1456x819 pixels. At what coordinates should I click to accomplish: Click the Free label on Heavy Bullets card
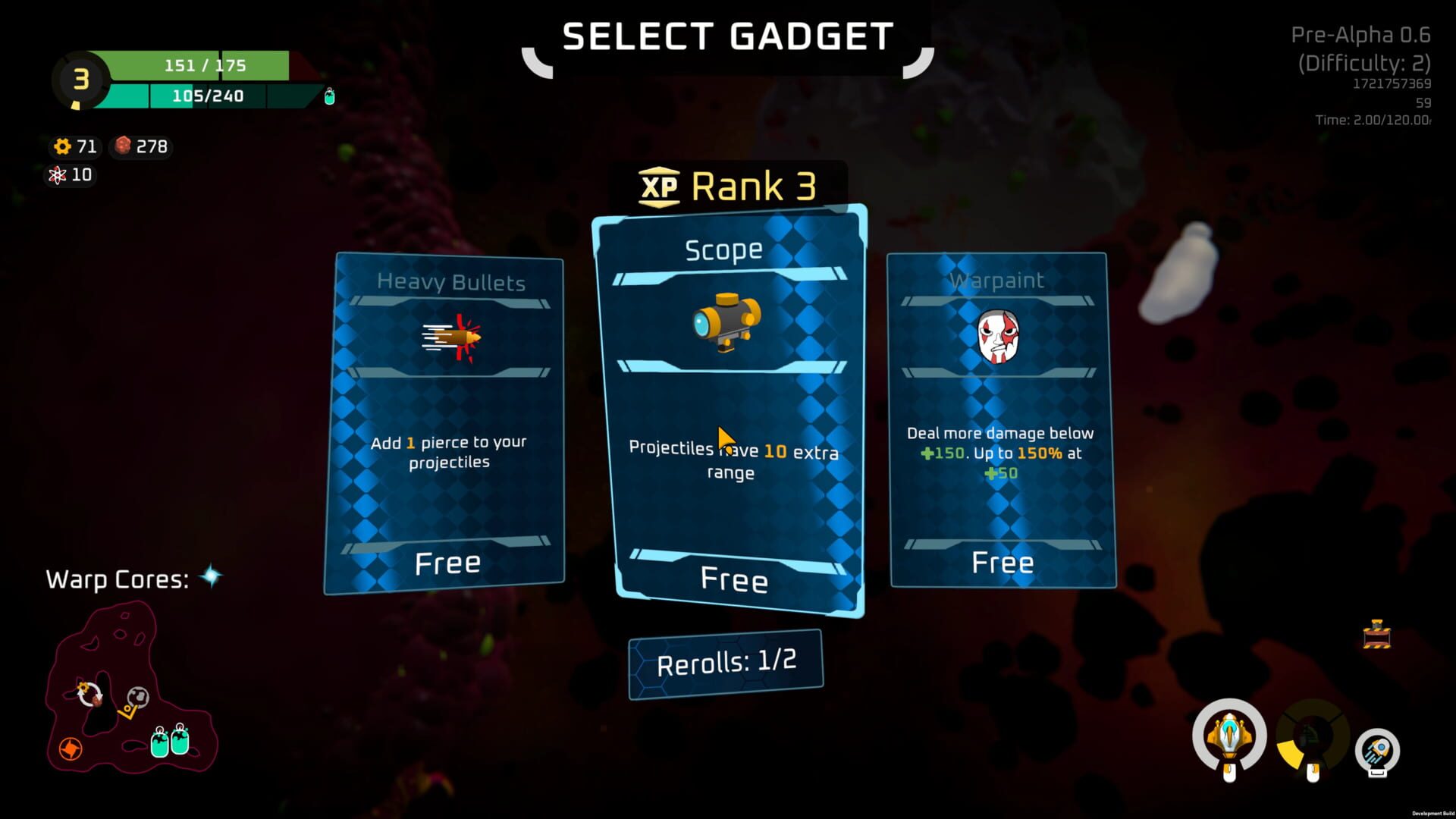(x=447, y=562)
